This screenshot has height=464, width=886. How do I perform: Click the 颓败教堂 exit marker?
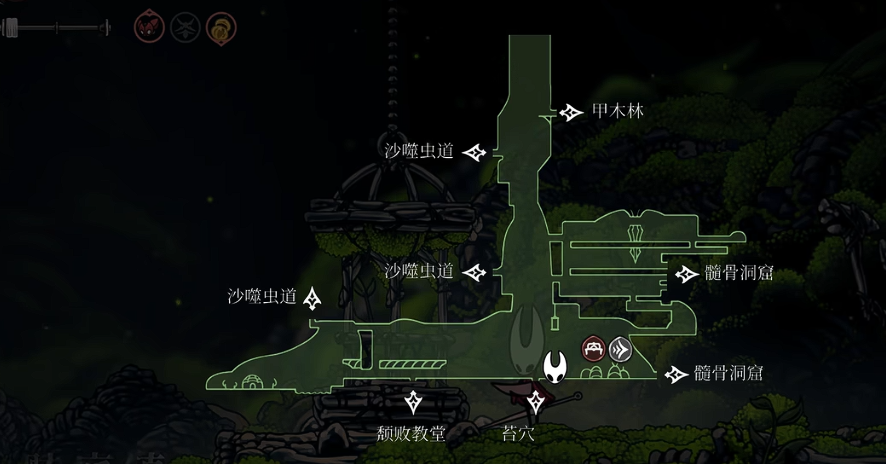pyautogui.click(x=413, y=402)
